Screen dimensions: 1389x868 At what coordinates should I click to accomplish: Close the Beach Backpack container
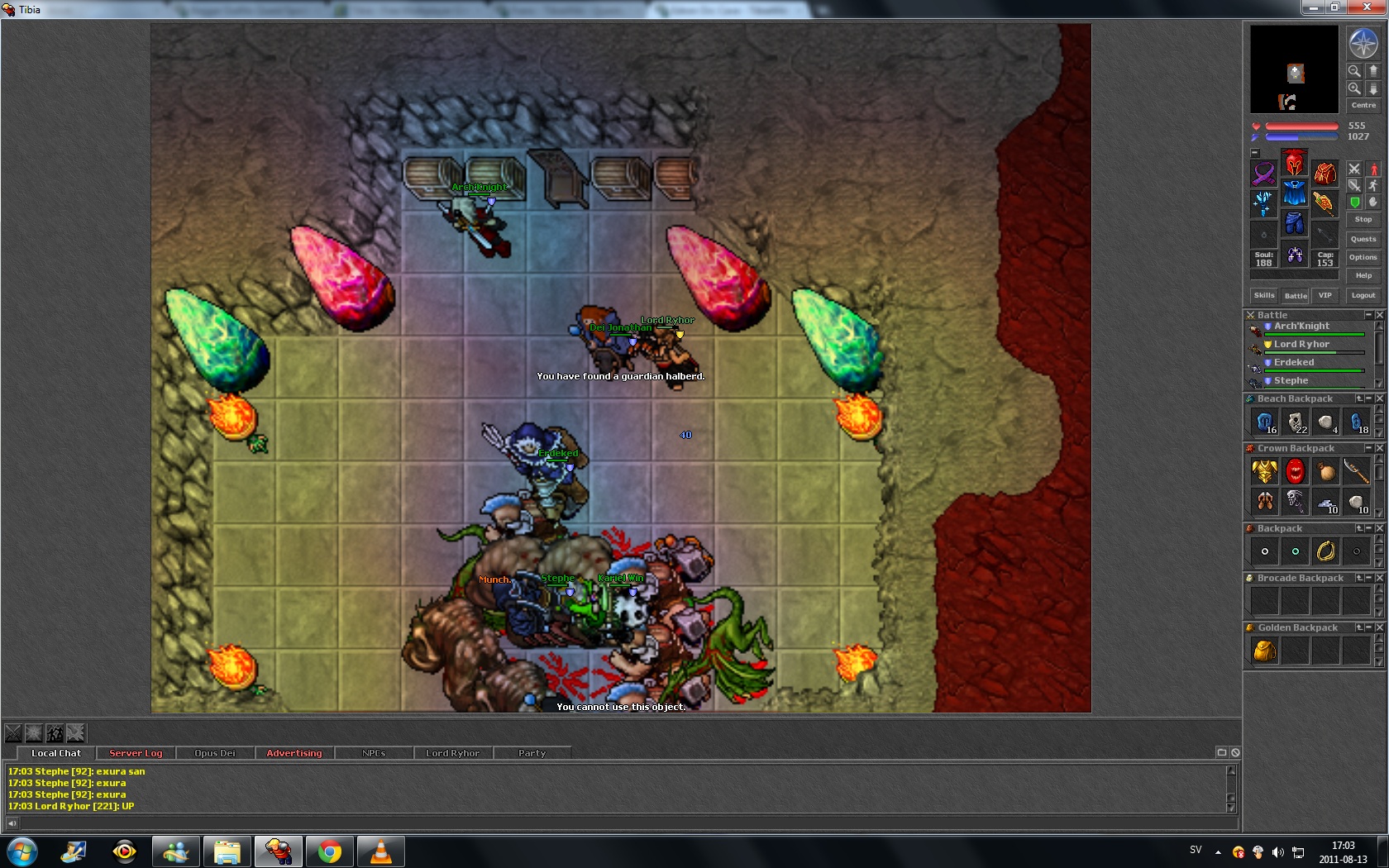pos(1379,398)
